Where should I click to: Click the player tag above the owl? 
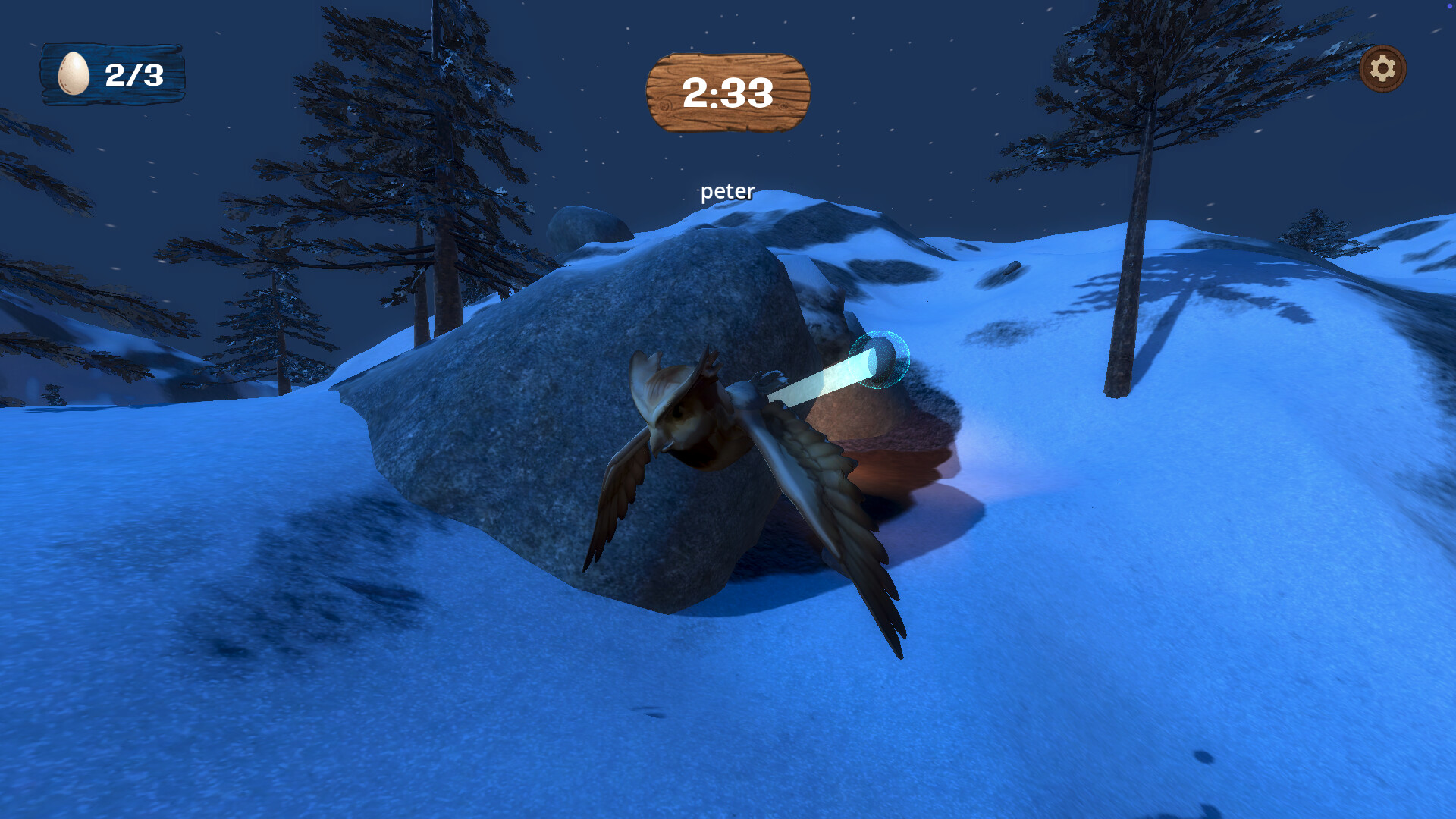click(727, 191)
